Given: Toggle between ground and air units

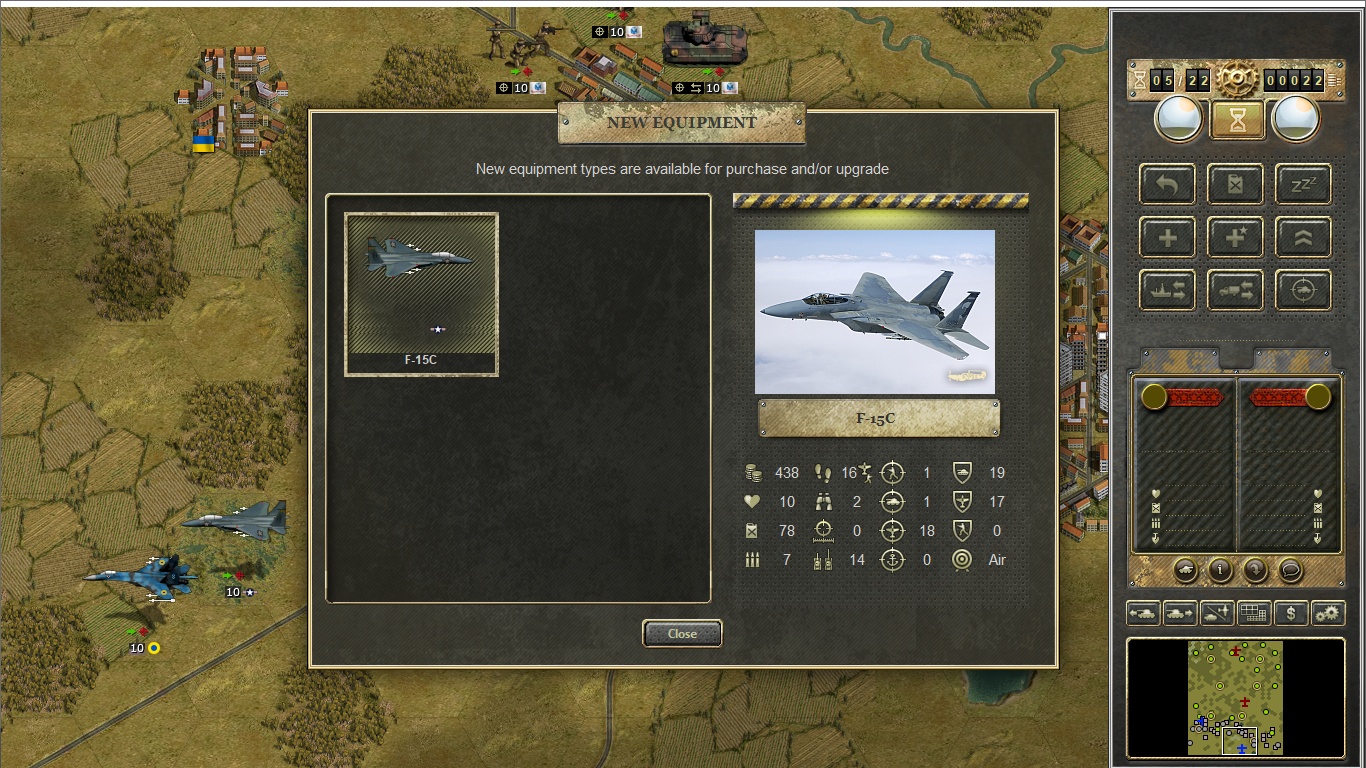Looking at the screenshot, I should click(x=1217, y=613).
